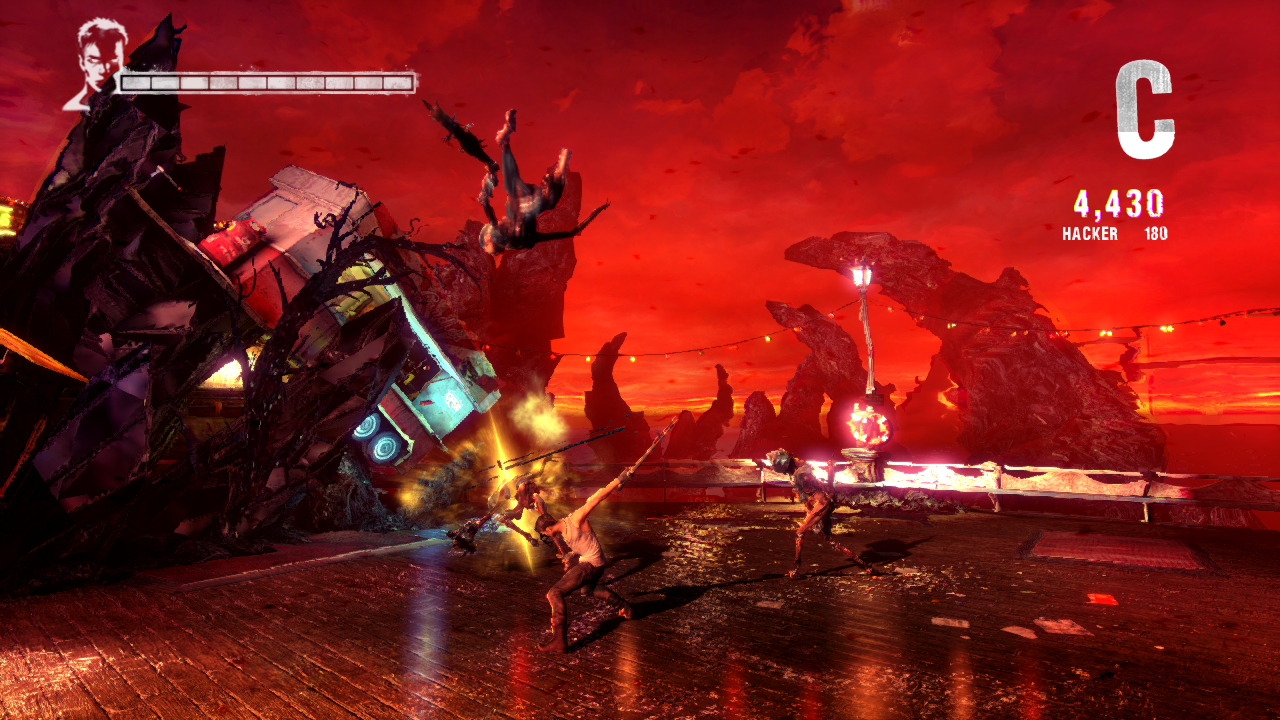Click Dante's portrait icon

point(98,62)
